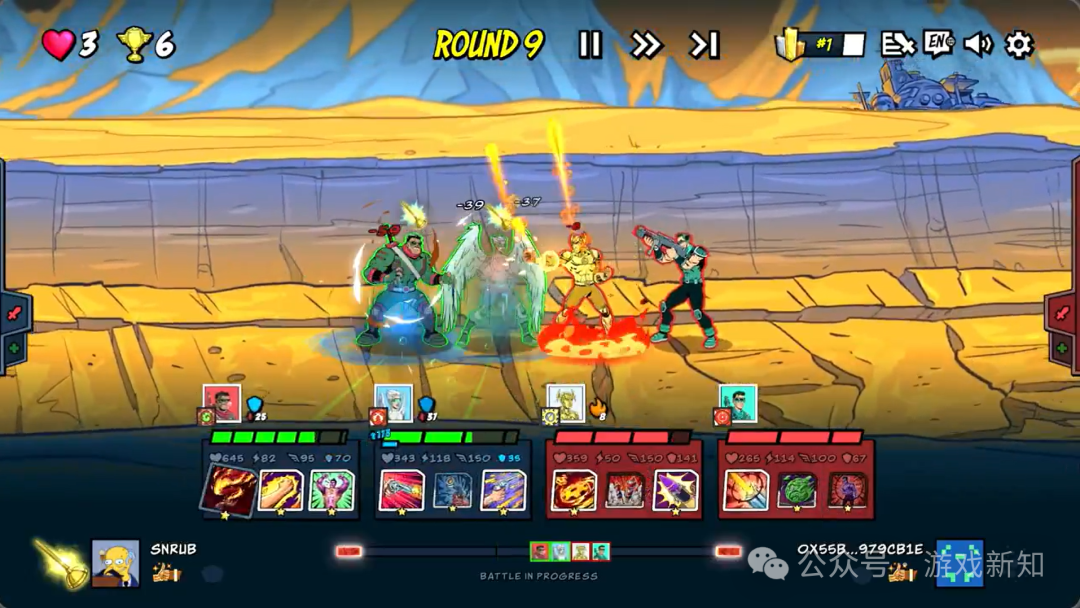Inspect the flaming meteor ability card
This screenshot has height=608, width=1080.
pyautogui.click(x=573, y=490)
